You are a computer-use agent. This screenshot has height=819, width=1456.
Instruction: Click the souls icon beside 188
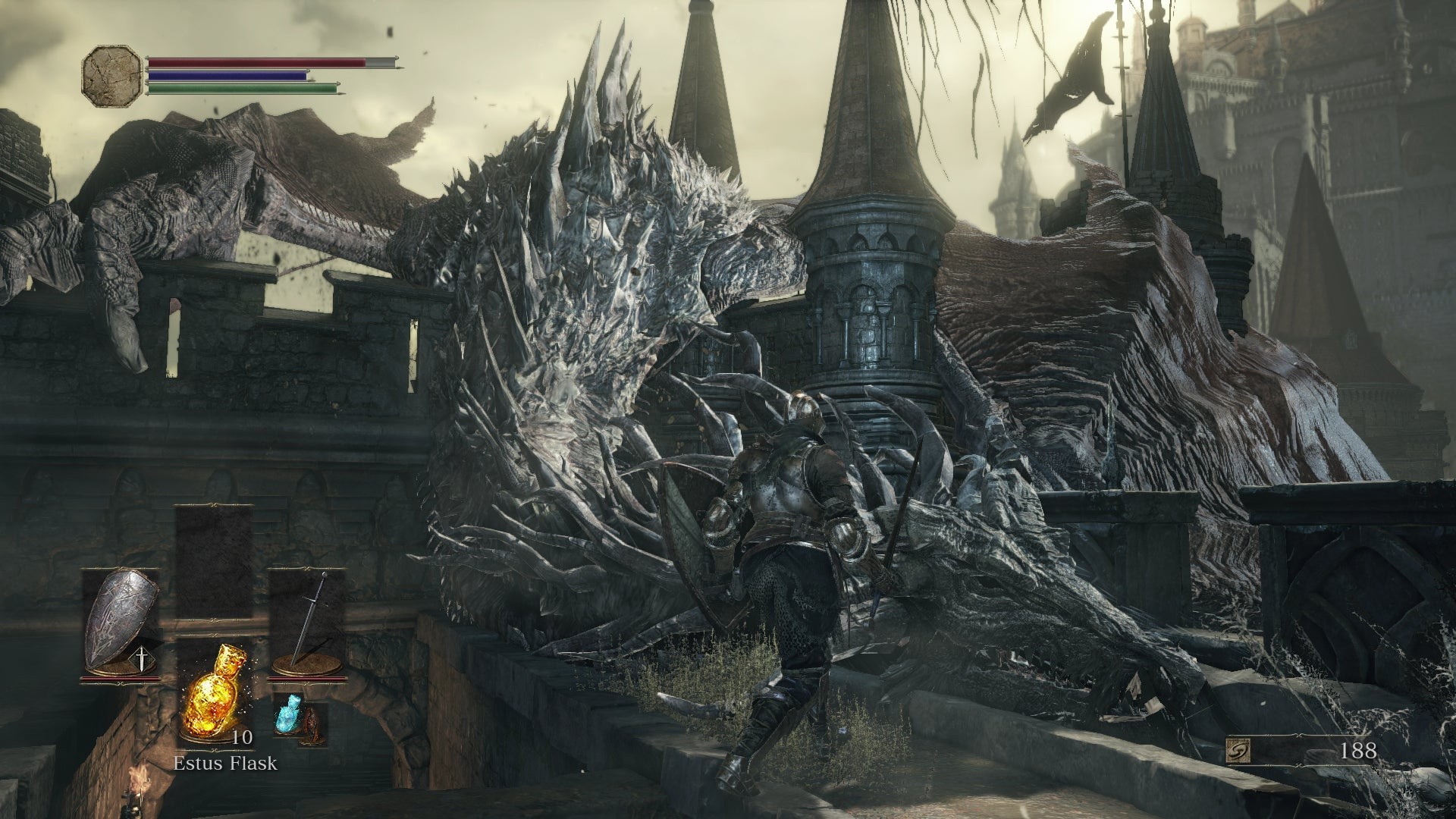(1238, 752)
